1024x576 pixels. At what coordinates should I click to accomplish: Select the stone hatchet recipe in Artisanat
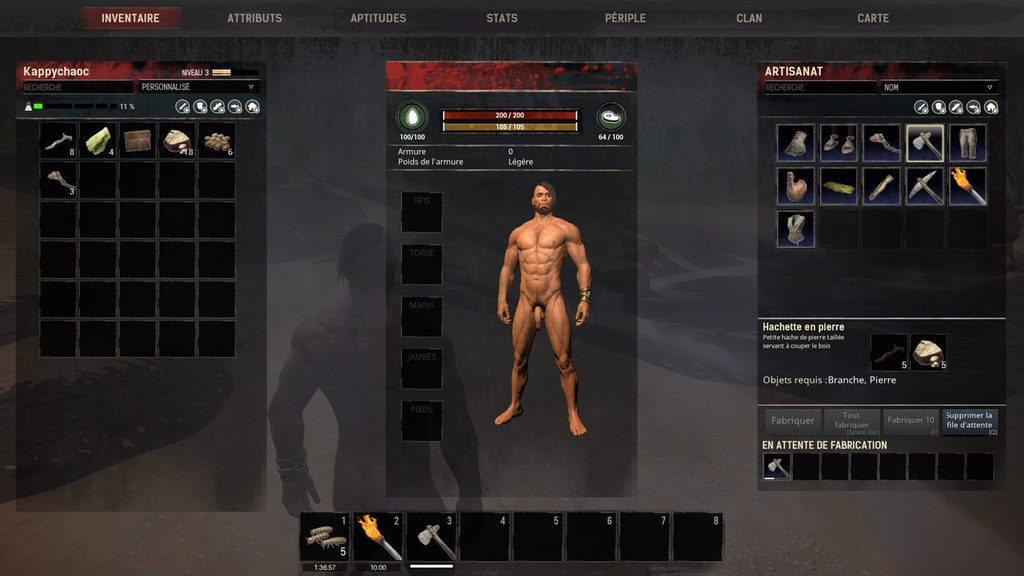click(925, 143)
